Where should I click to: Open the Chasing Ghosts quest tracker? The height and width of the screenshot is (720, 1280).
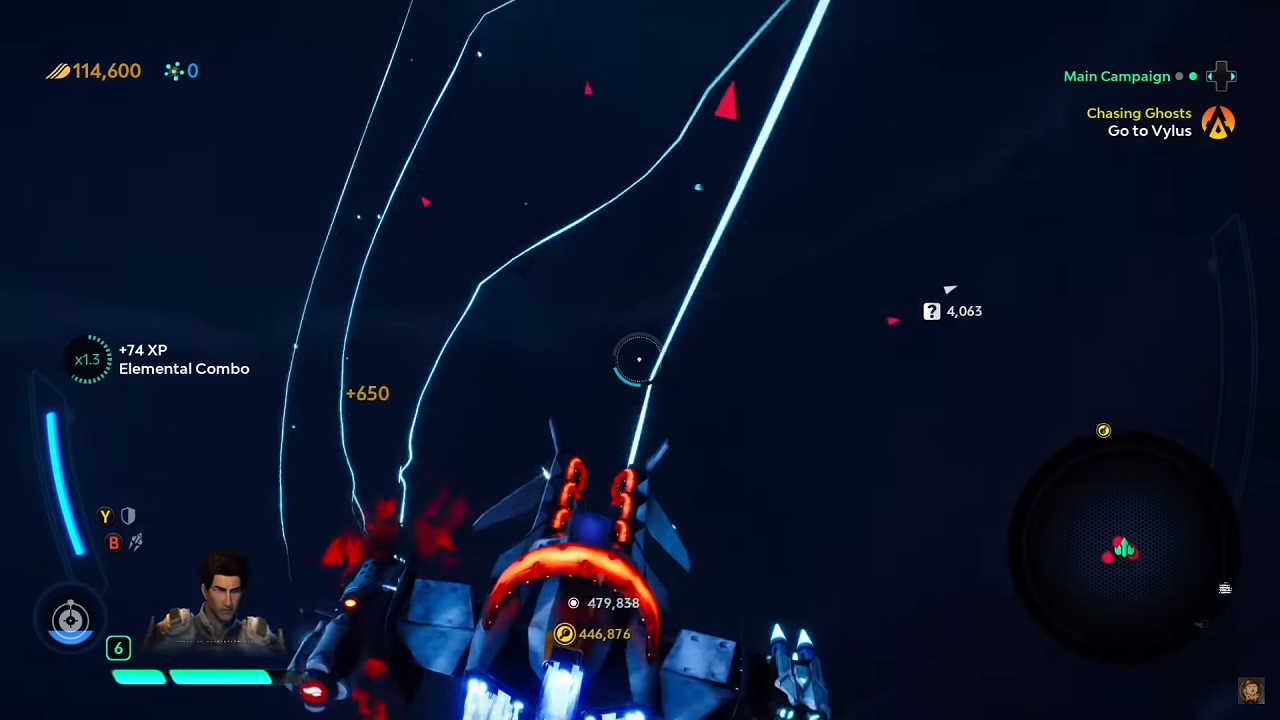tap(1139, 122)
